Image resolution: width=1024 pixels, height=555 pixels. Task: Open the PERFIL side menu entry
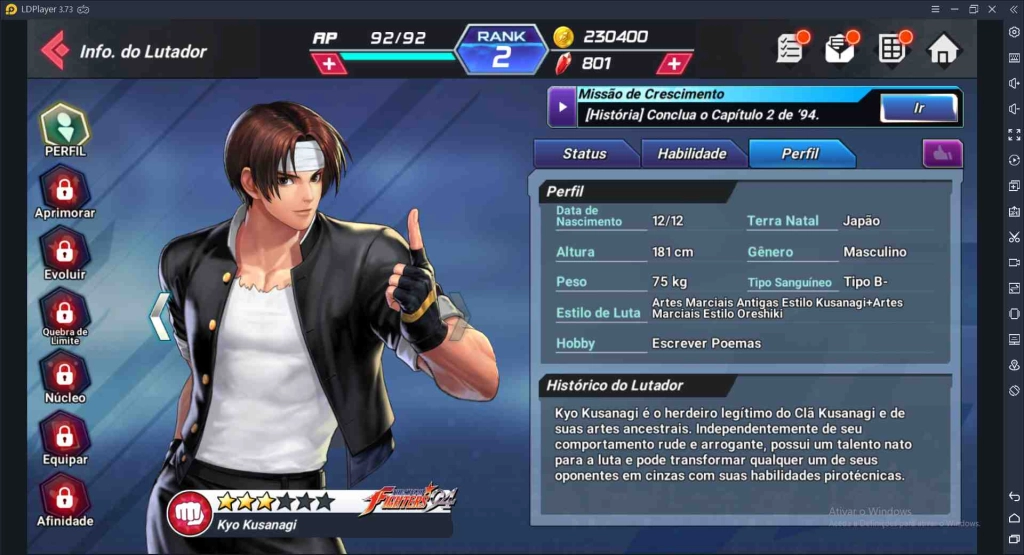65,130
